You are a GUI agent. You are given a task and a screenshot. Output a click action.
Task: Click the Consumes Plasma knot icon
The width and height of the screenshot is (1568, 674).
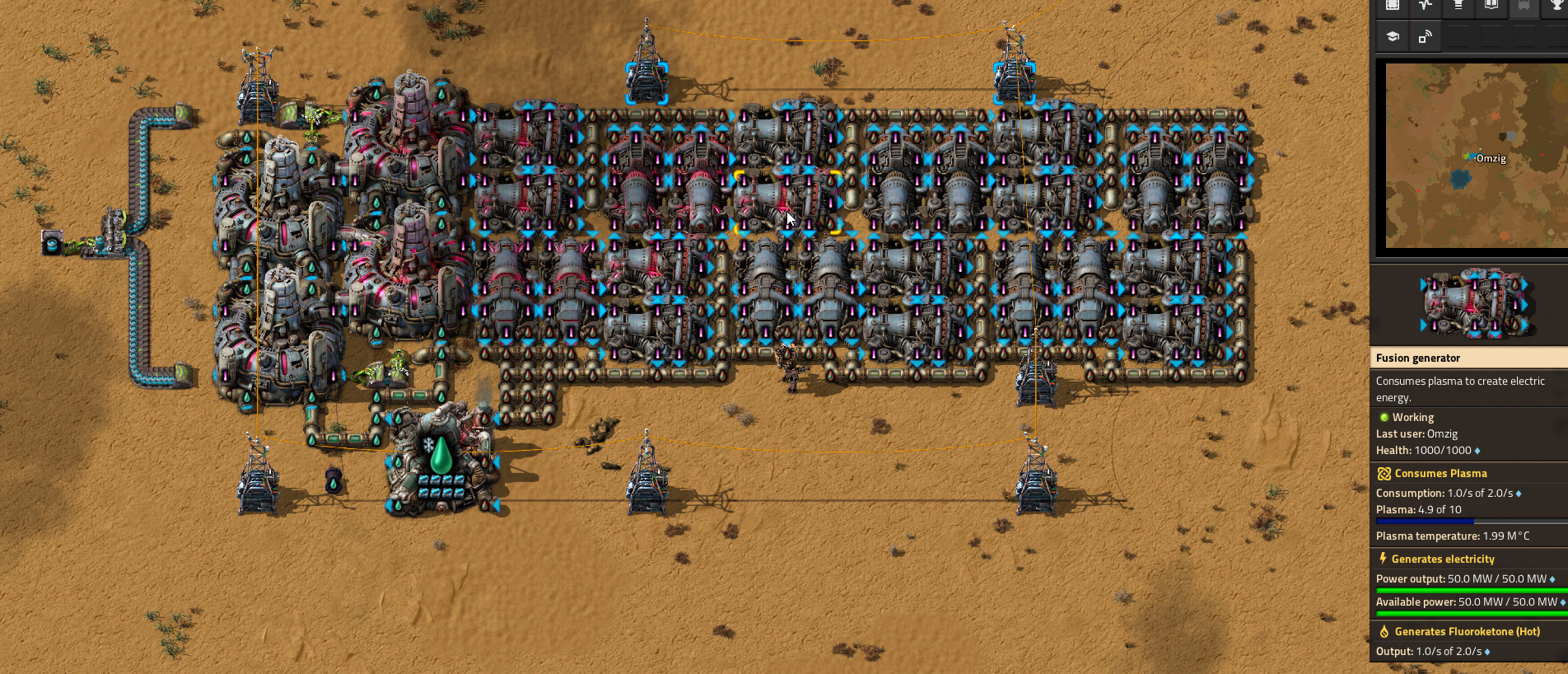tap(1384, 473)
